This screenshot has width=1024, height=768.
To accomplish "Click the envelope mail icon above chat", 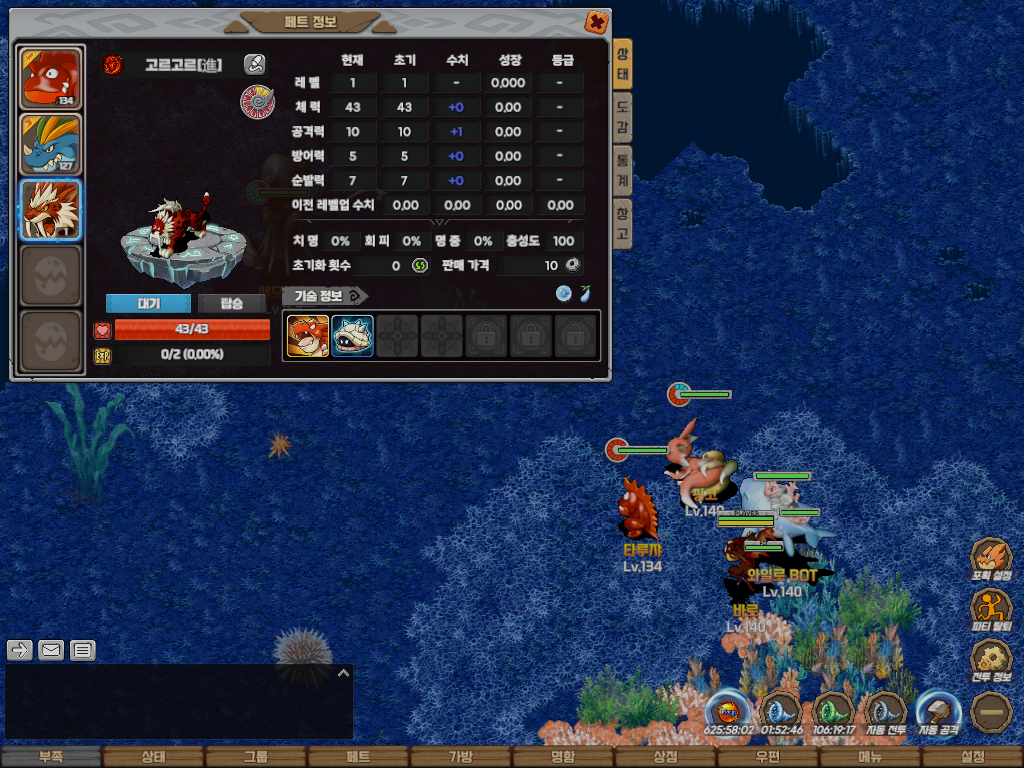I will 51,650.
